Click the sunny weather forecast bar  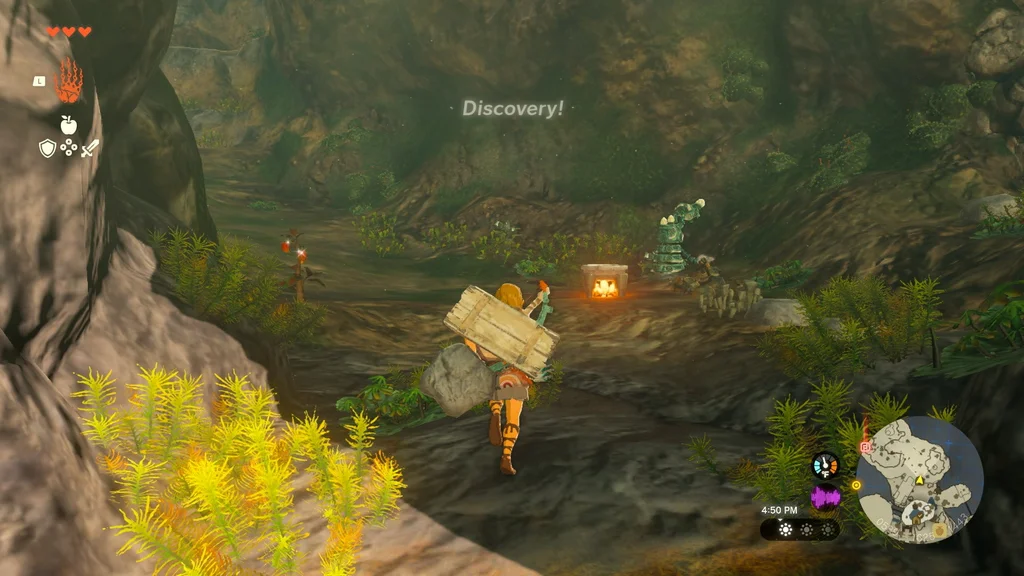[799, 529]
